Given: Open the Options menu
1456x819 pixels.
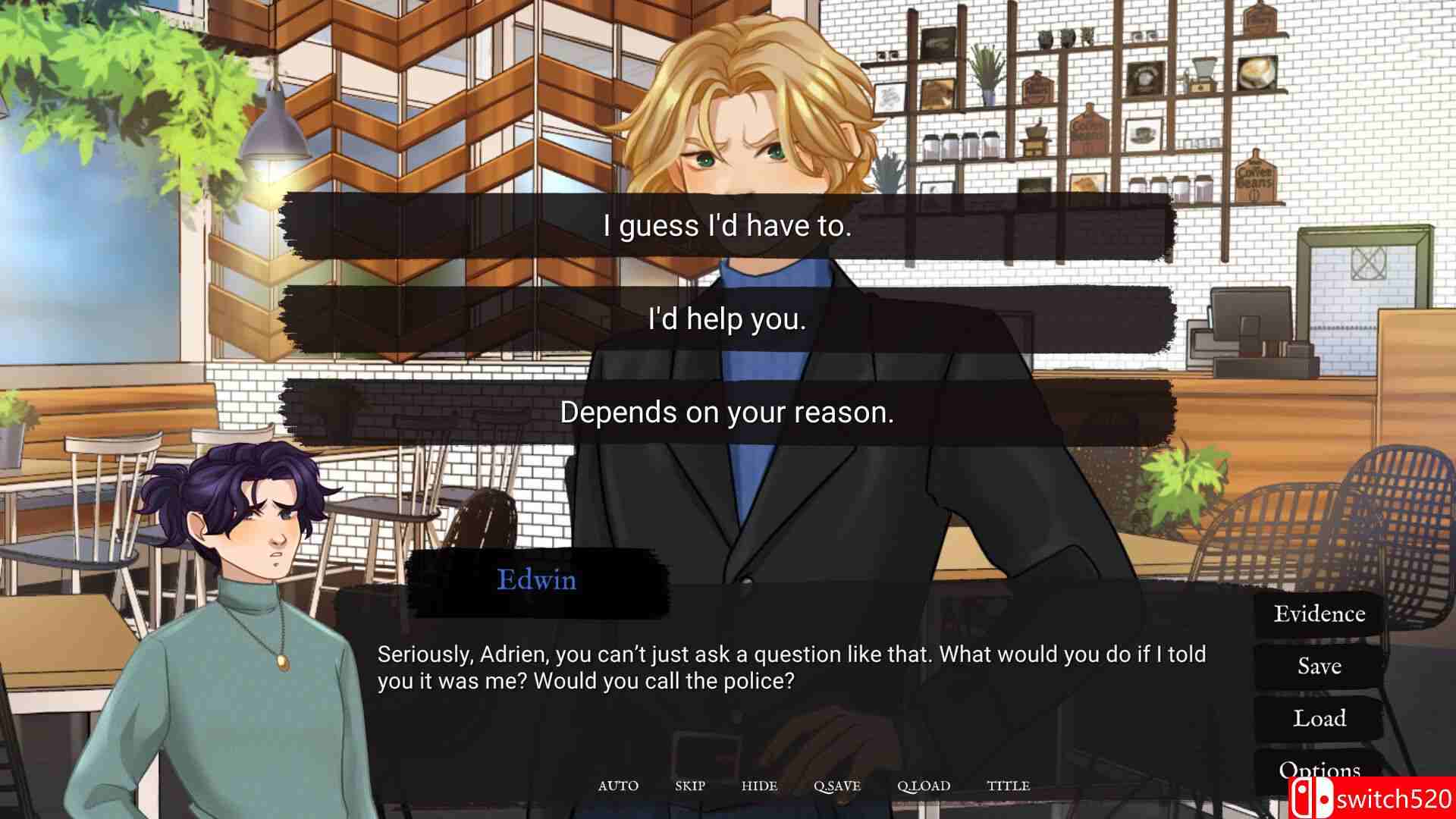Looking at the screenshot, I should point(1319,769).
